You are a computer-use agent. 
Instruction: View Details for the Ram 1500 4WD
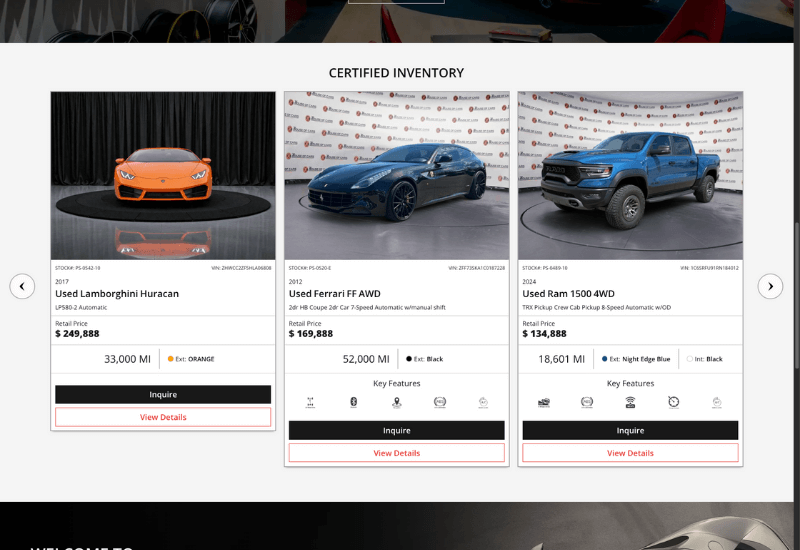click(630, 453)
